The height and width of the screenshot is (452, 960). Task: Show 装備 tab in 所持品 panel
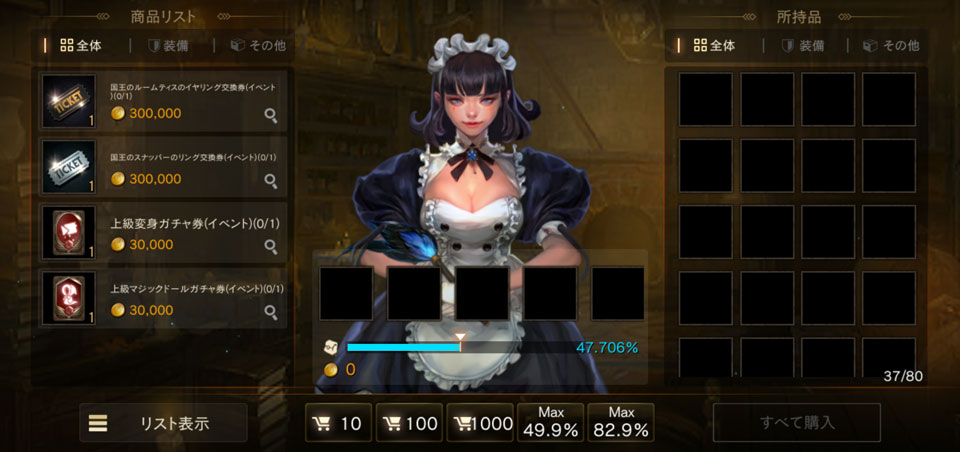[x=802, y=45]
